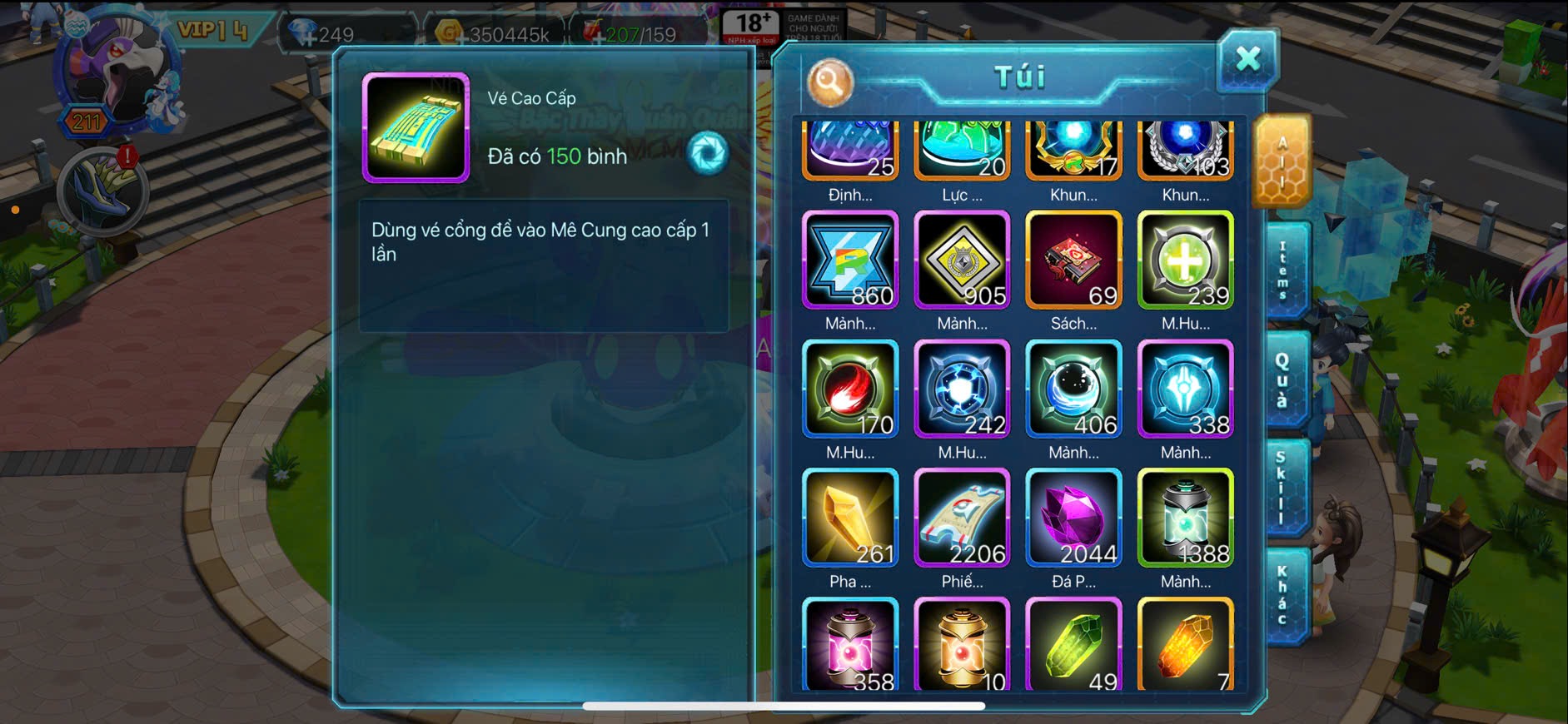
Task: Select the yellow diamond badge with 905
Action: (962, 260)
